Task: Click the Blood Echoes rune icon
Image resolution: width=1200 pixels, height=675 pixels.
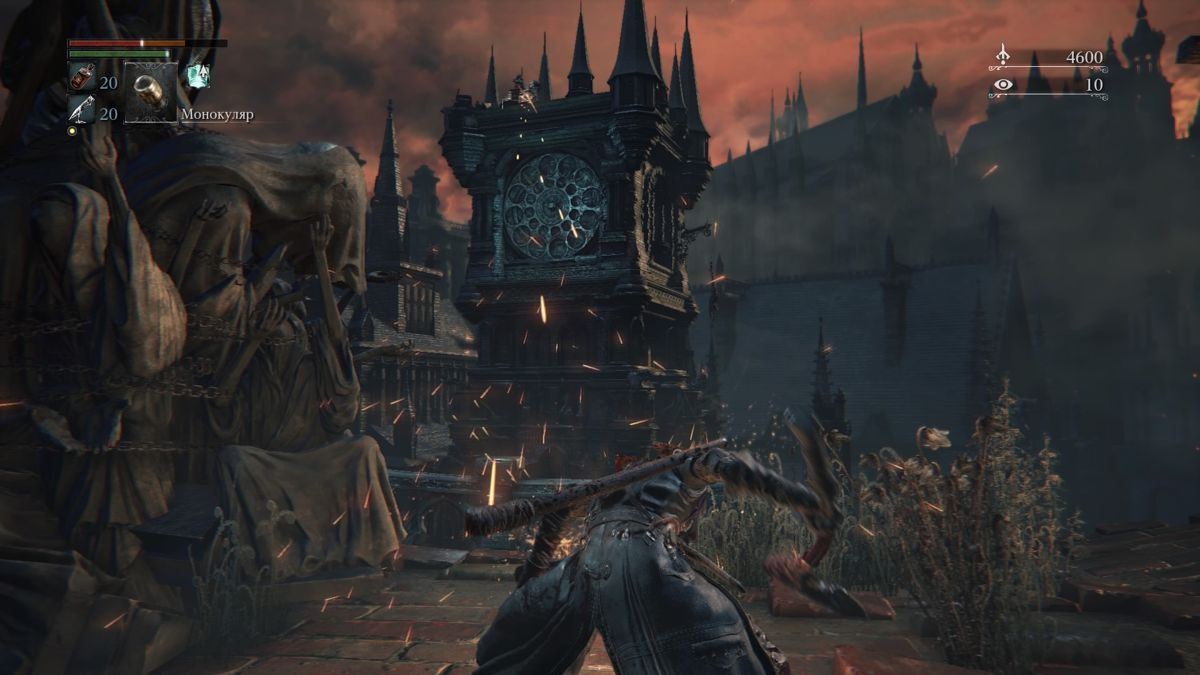Action: [1002, 56]
